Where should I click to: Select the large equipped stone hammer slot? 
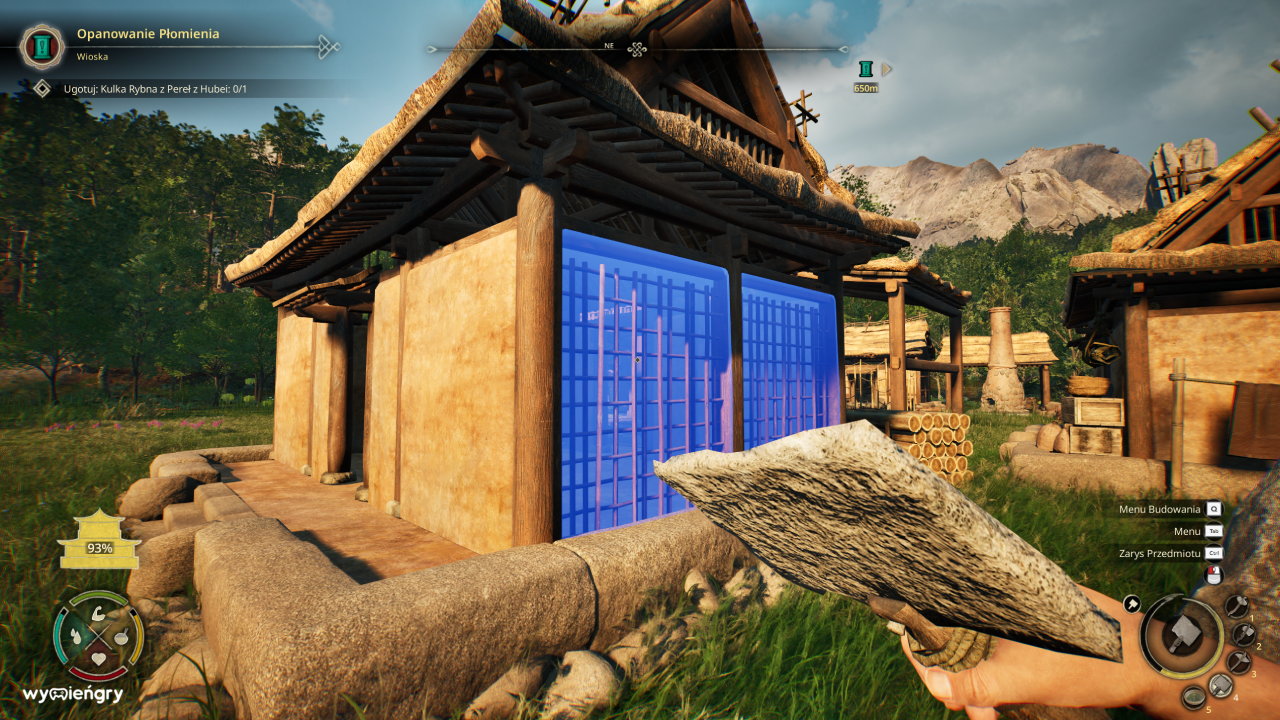[1182, 633]
